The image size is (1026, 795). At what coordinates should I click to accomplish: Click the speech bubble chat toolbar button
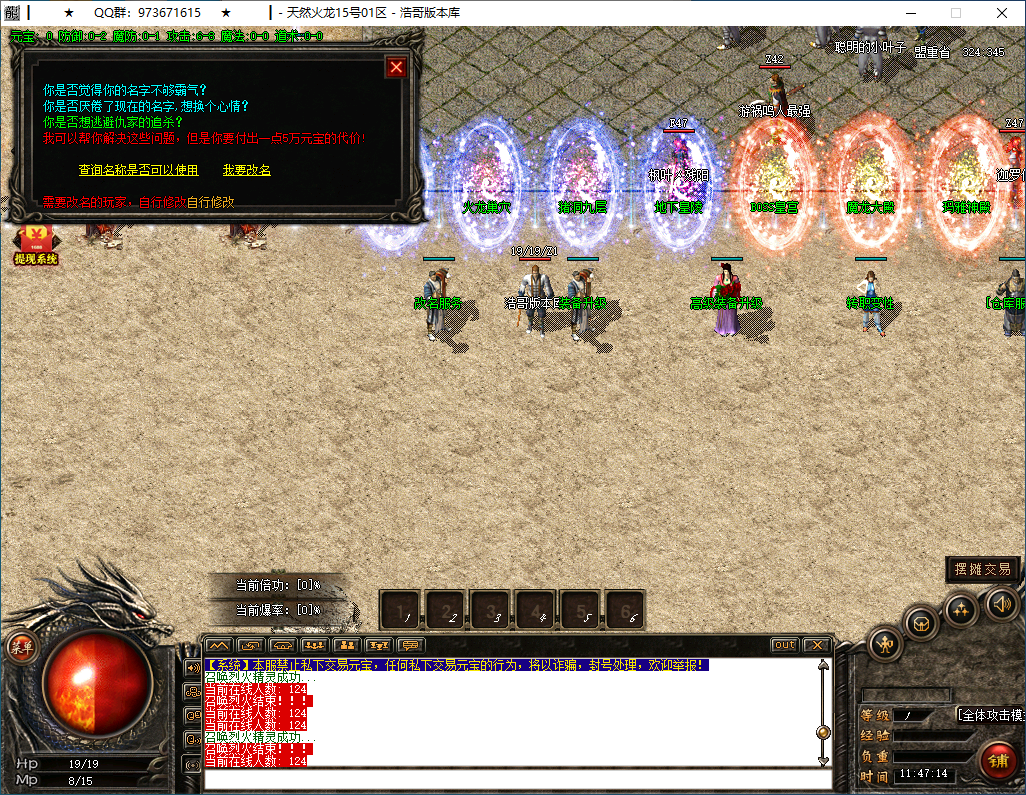(x=411, y=645)
